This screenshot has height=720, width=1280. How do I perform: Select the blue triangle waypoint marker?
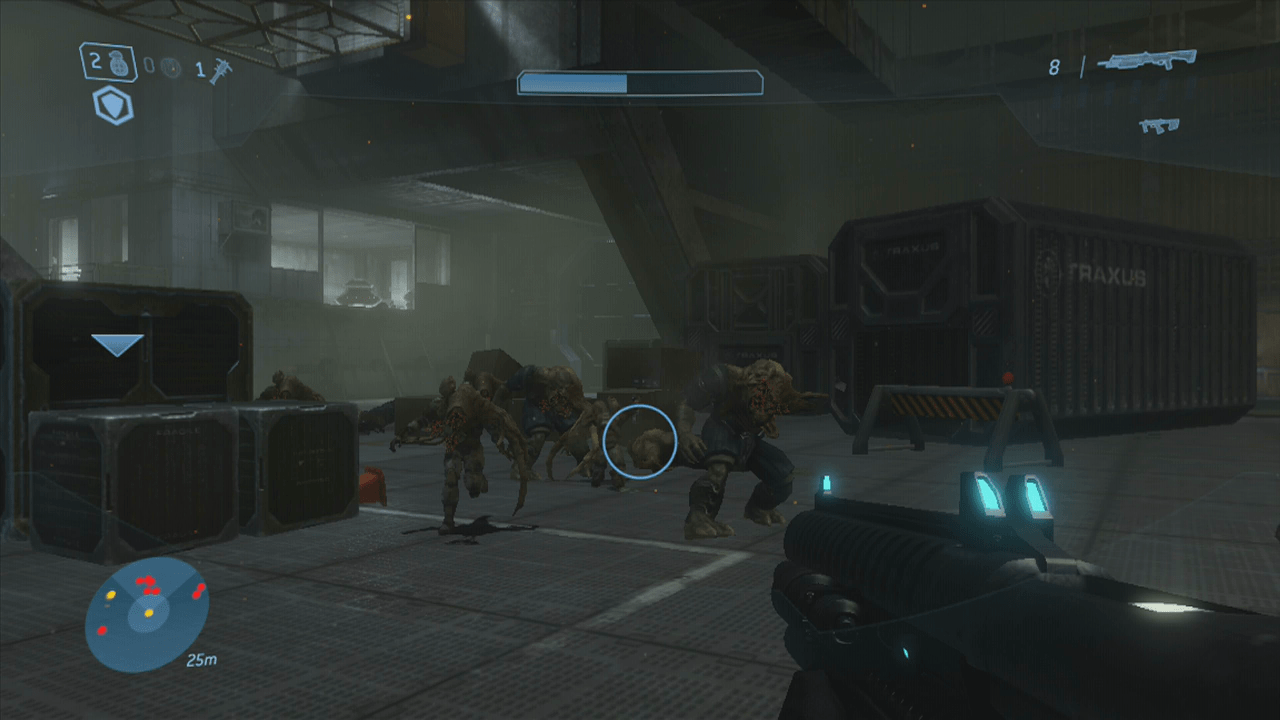click(x=117, y=345)
